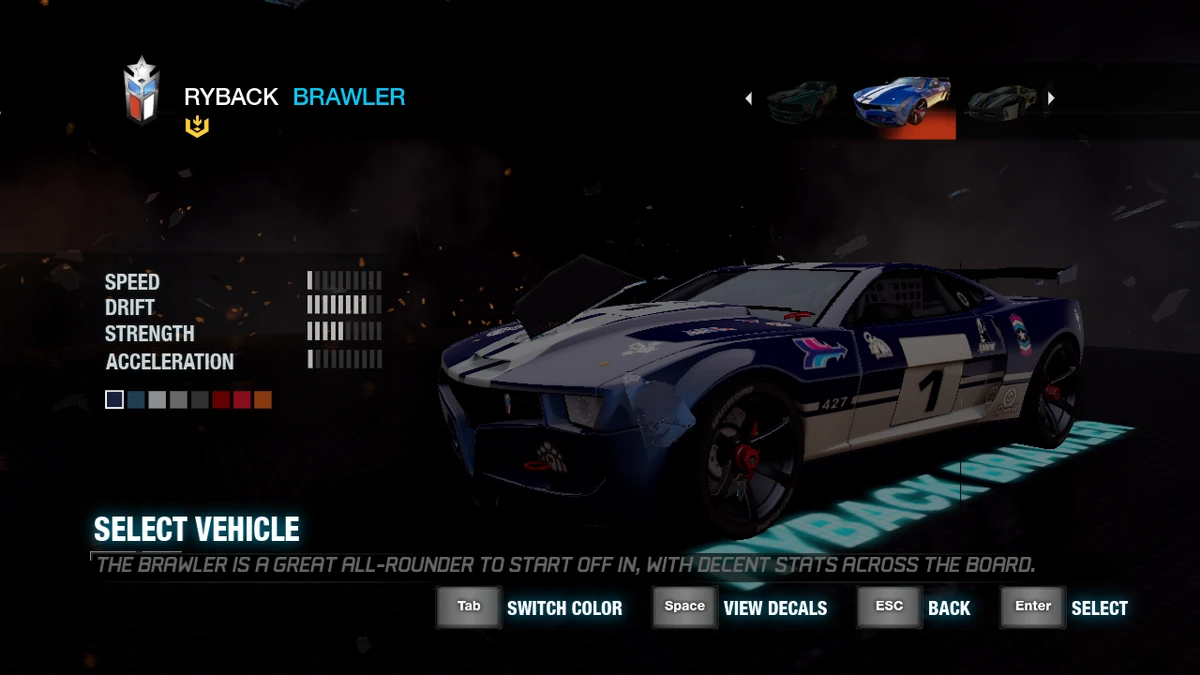Choose the dark maroon color swatch
The height and width of the screenshot is (675, 1200).
[220, 400]
